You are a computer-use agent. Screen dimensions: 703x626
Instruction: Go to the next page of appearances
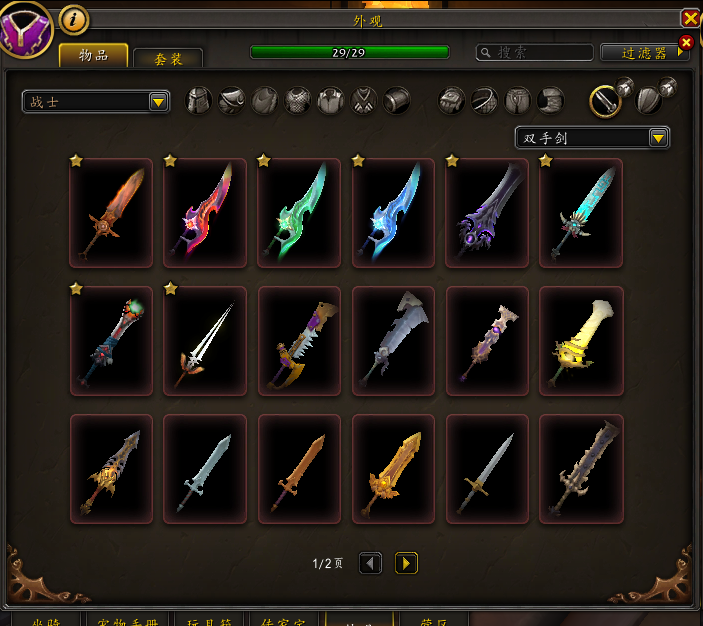pos(406,563)
